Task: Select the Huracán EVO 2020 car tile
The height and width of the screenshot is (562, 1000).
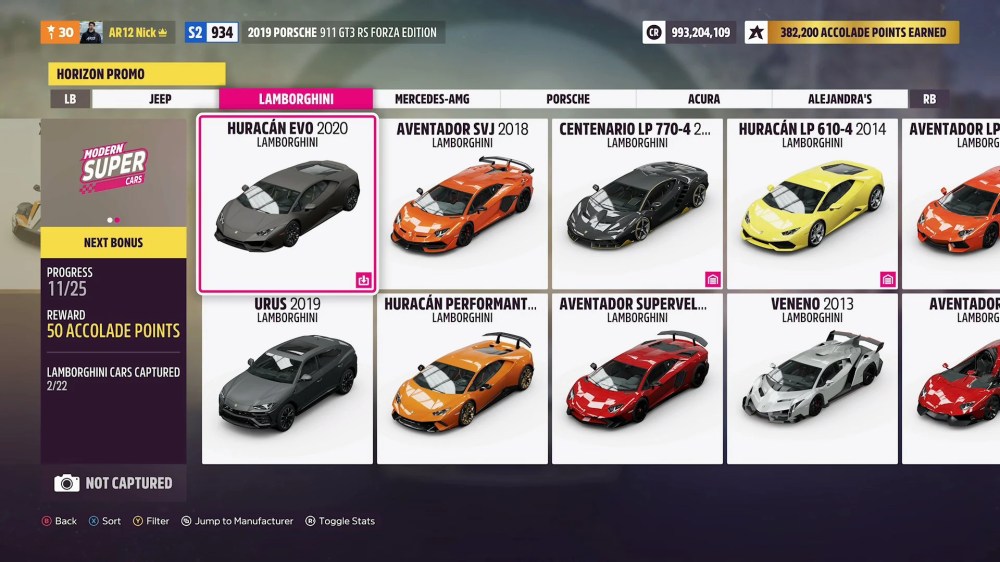Action: (x=287, y=204)
